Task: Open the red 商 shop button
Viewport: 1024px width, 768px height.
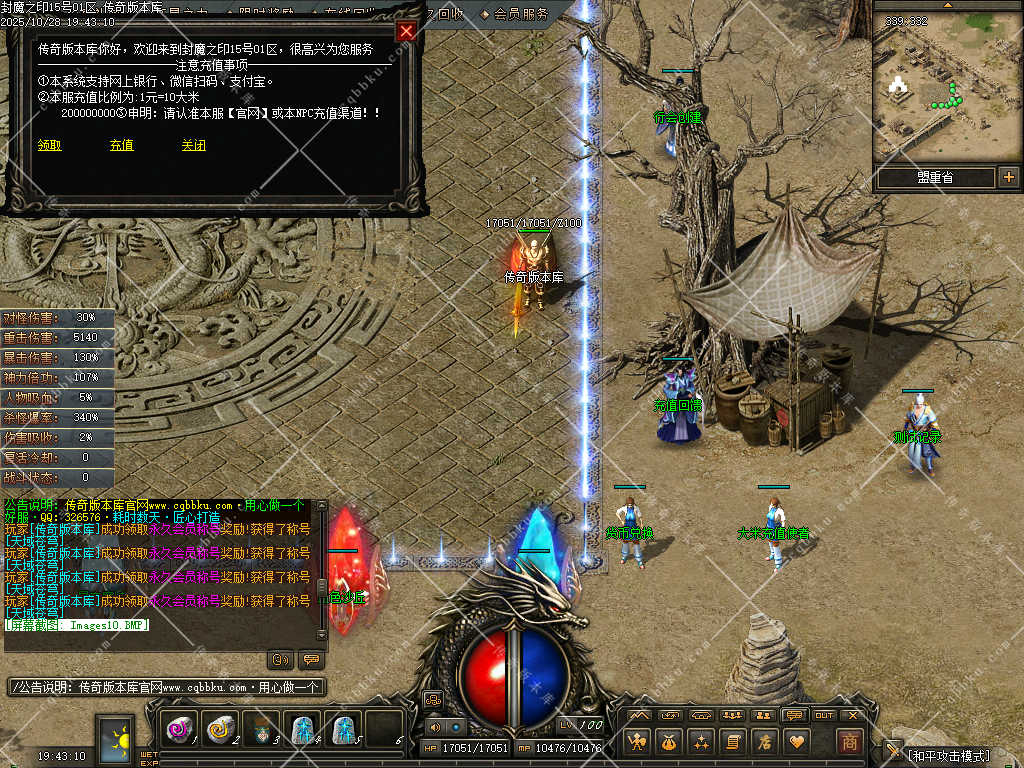Action: tap(849, 742)
